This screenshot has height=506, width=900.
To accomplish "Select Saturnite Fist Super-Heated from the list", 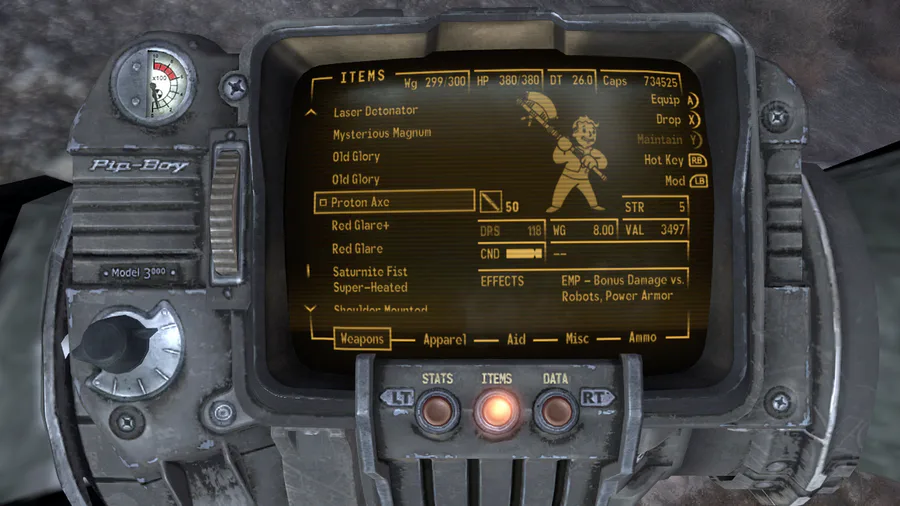I will [370, 279].
